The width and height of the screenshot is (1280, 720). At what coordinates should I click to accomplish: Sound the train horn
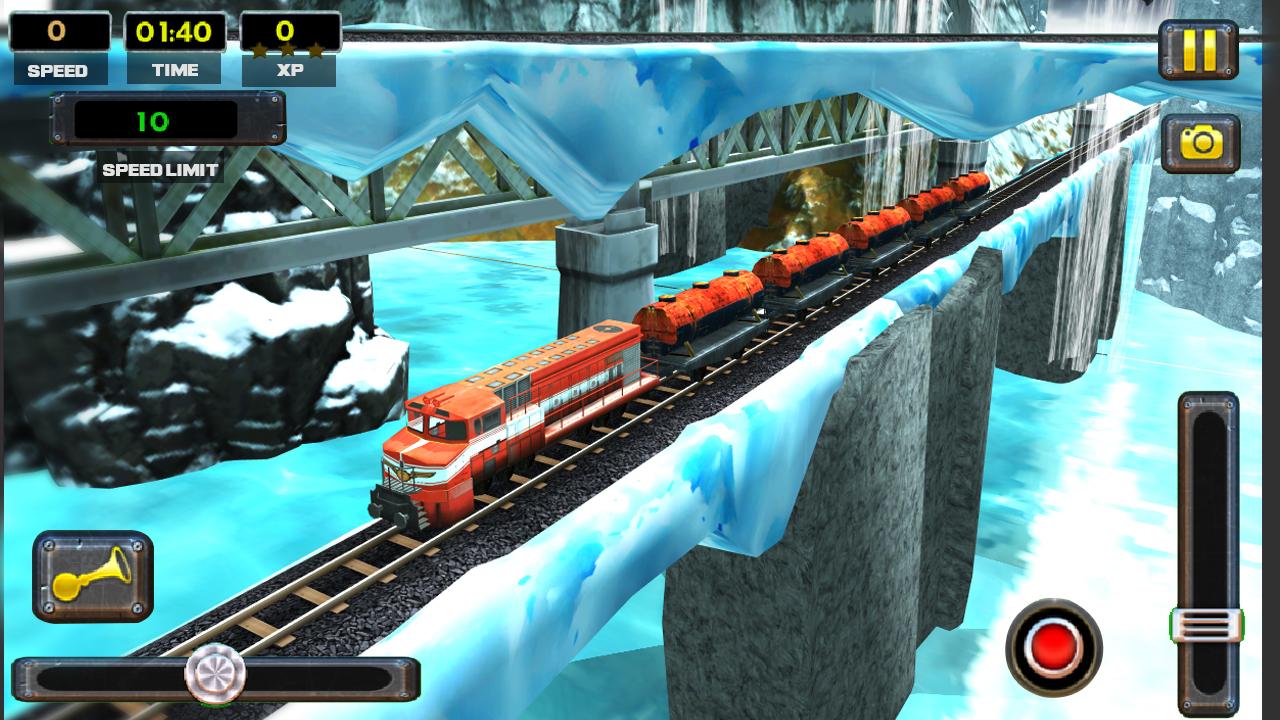pyautogui.click(x=92, y=576)
